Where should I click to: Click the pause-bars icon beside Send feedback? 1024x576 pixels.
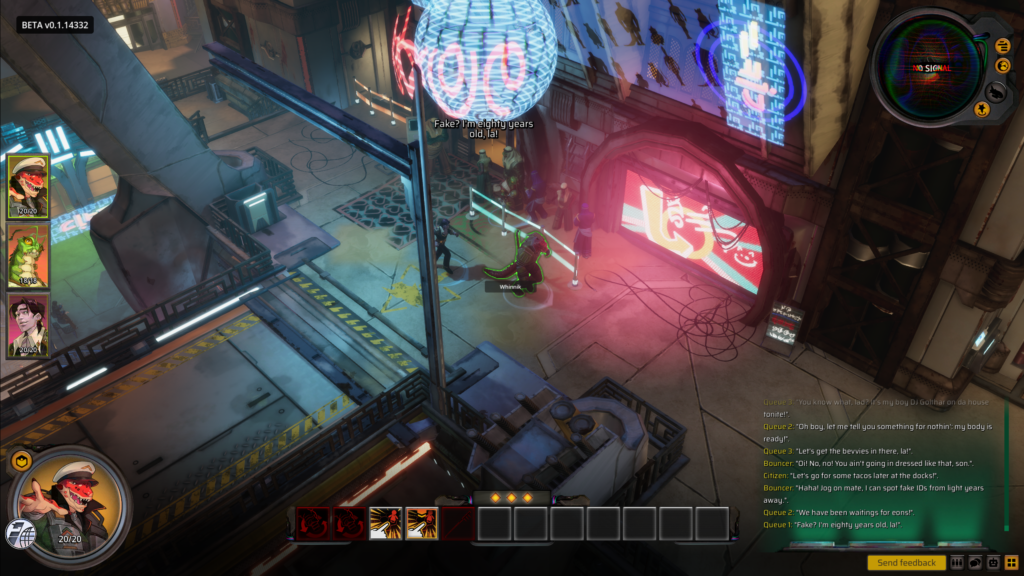(957, 563)
